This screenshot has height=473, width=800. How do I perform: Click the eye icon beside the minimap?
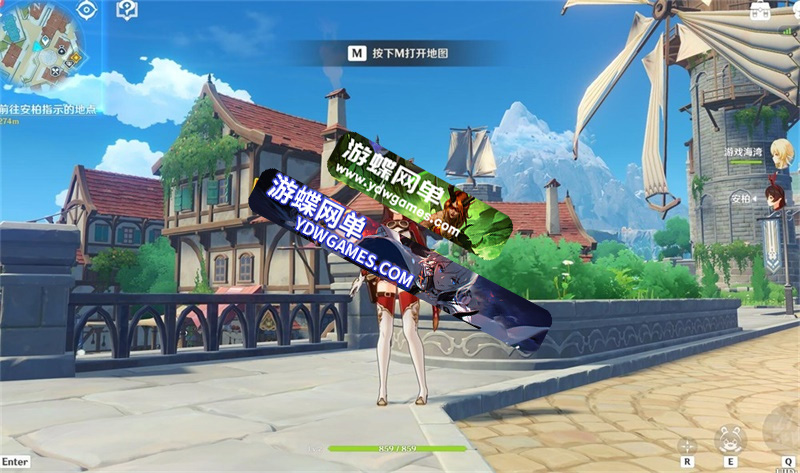click(87, 10)
